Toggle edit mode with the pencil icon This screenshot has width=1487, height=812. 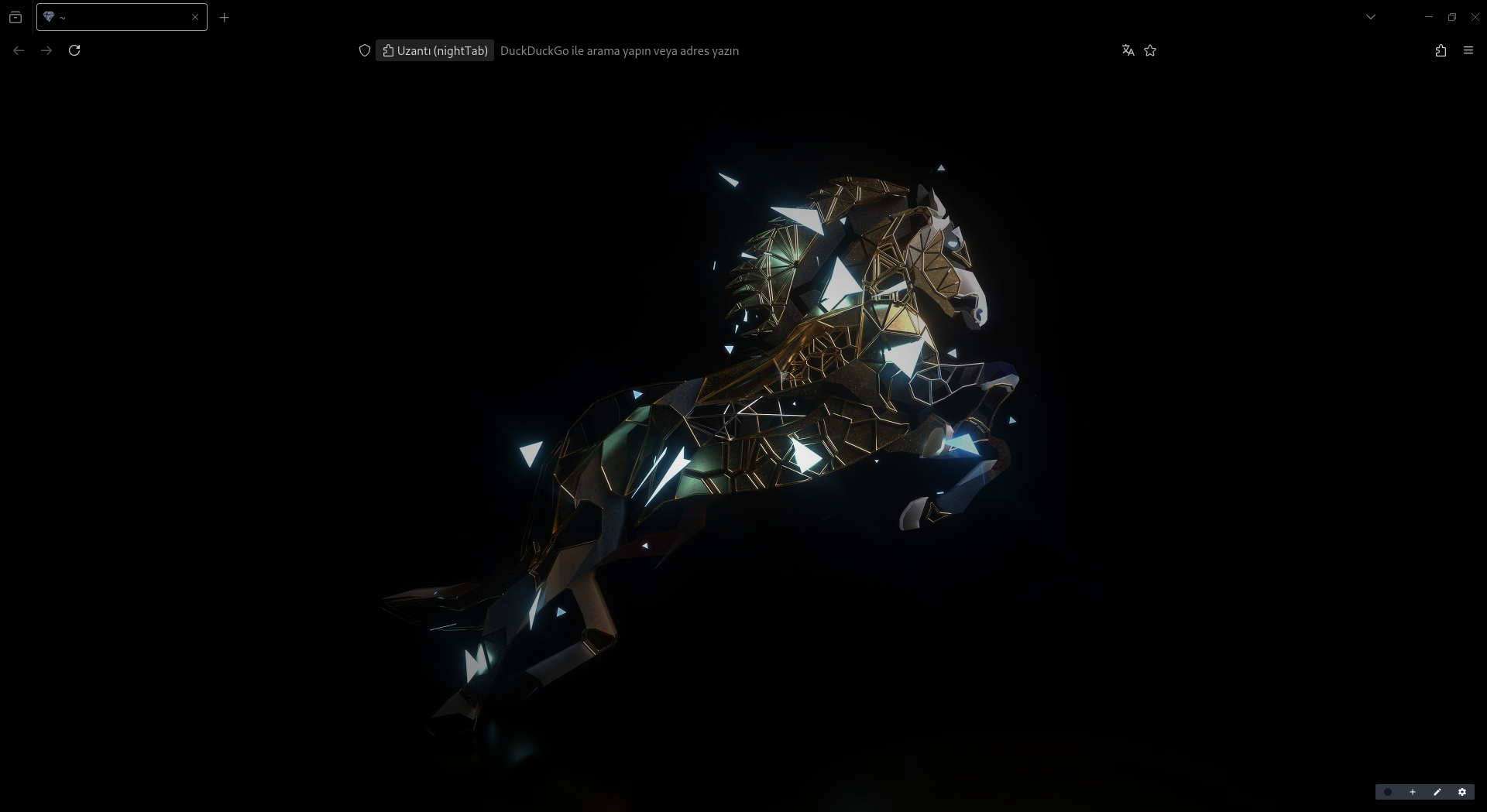point(1437,792)
